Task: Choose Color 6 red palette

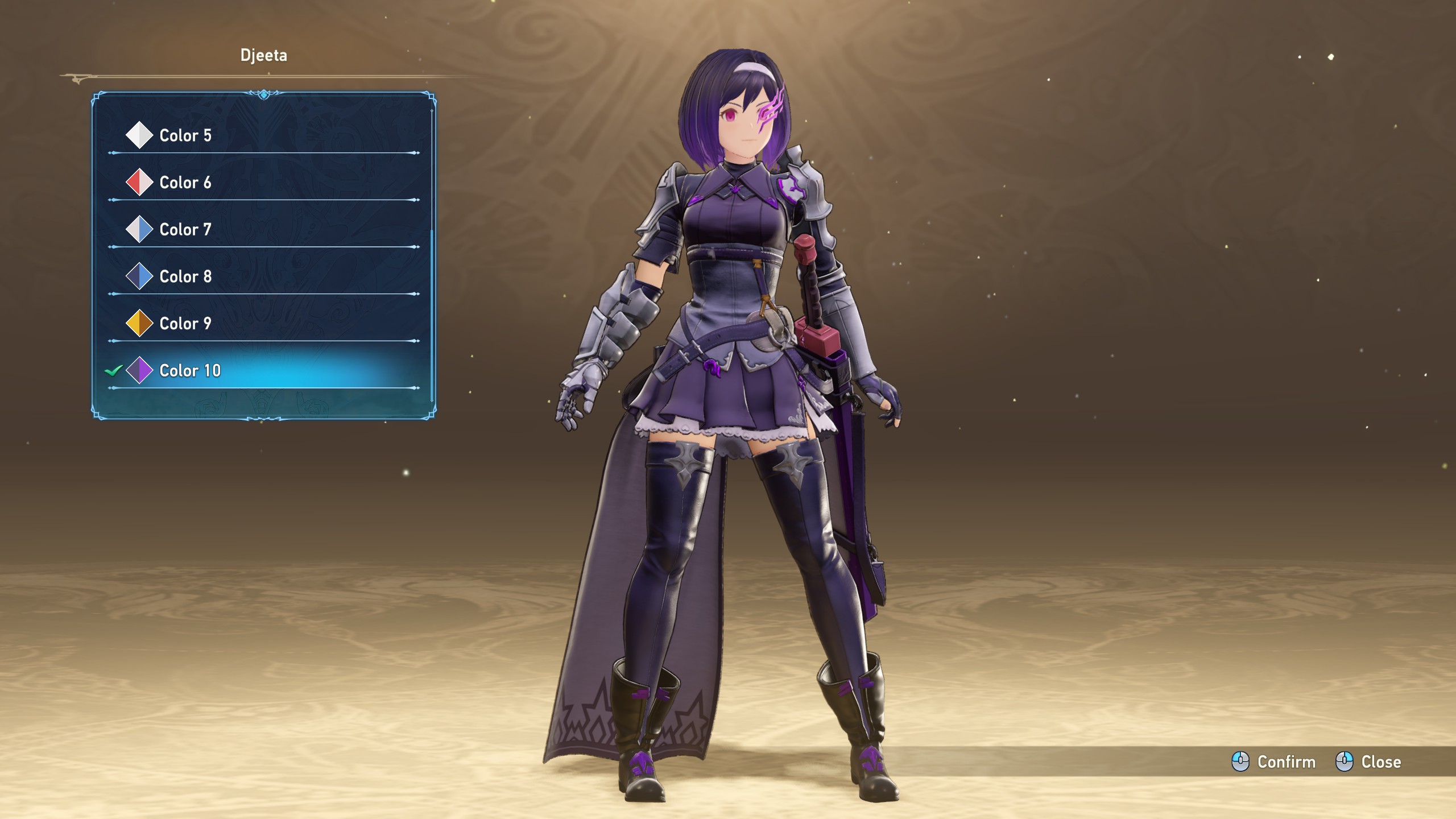Action: click(x=185, y=183)
